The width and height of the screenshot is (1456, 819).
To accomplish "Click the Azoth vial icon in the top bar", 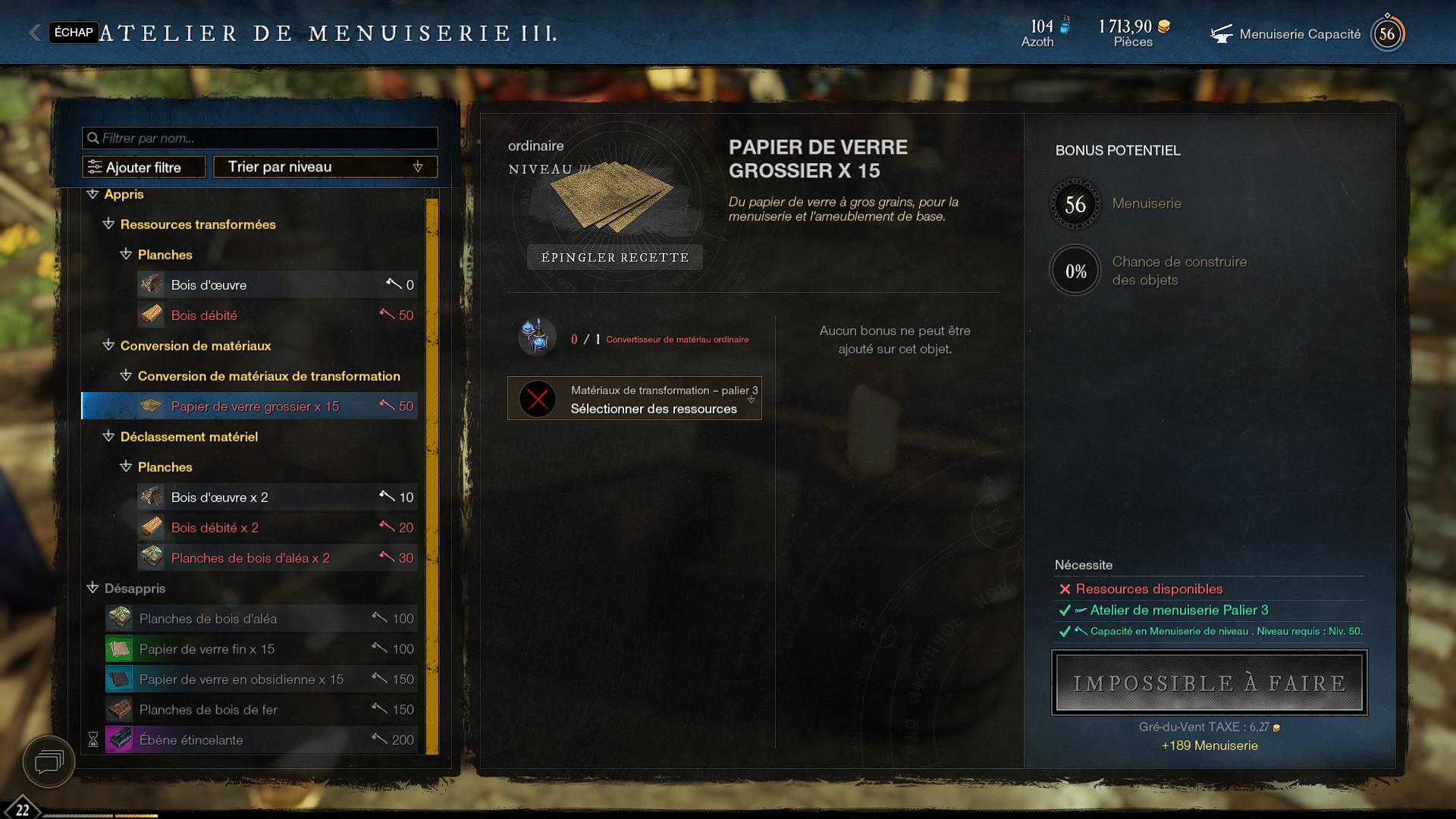I will pyautogui.click(x=1065, y=24).
